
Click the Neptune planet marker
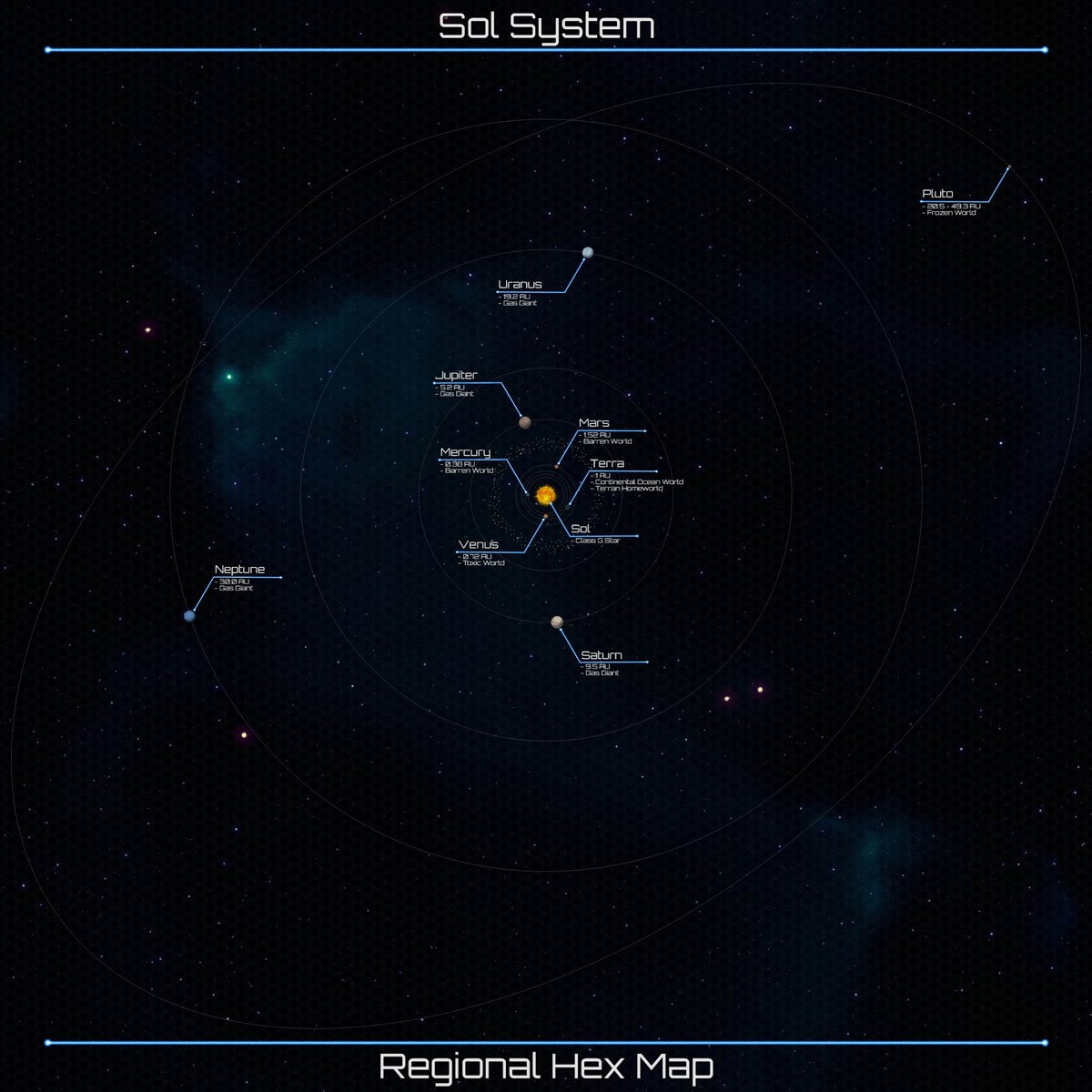coord(189,616)
